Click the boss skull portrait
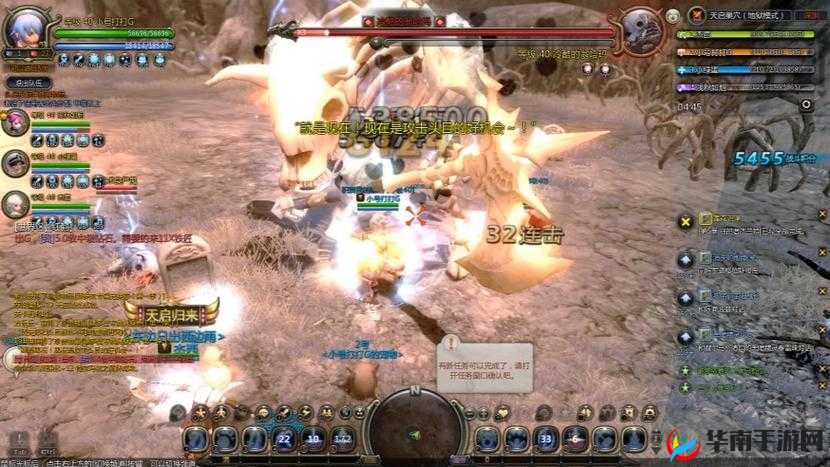Viewport: 830px width, 467px height. [641, 29]
